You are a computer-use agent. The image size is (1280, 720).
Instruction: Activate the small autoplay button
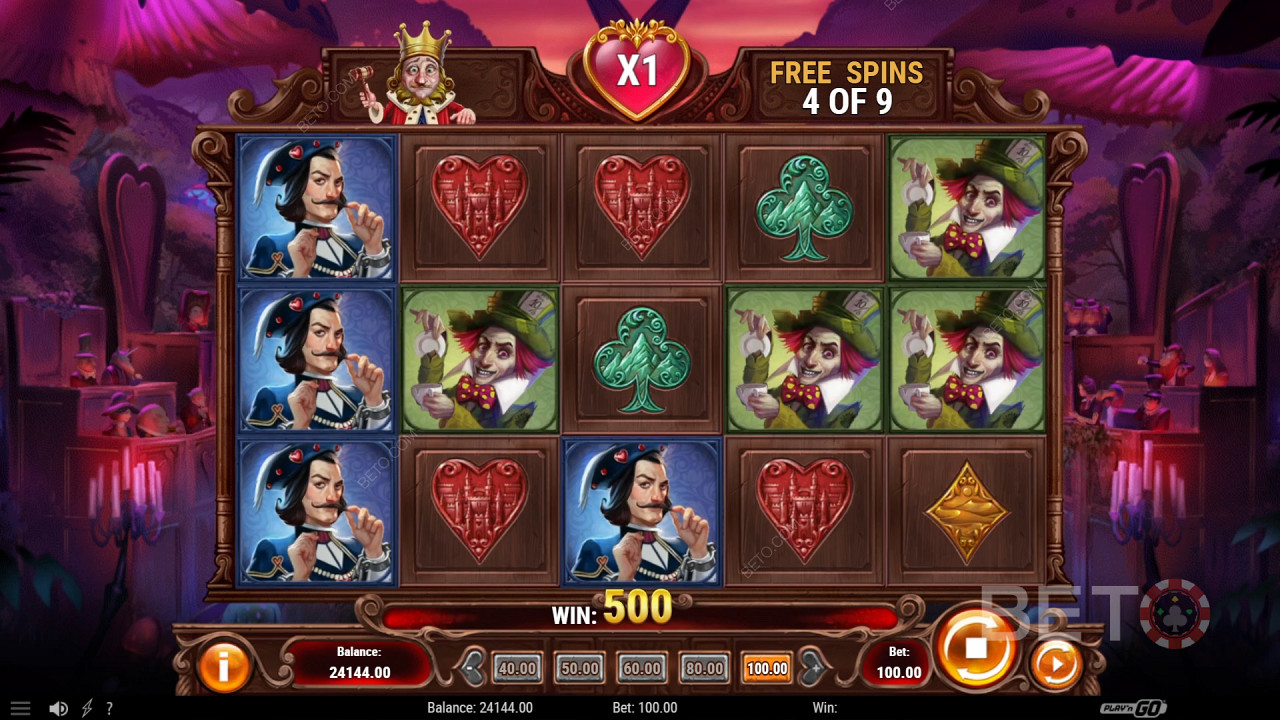tap(1054, 664)
